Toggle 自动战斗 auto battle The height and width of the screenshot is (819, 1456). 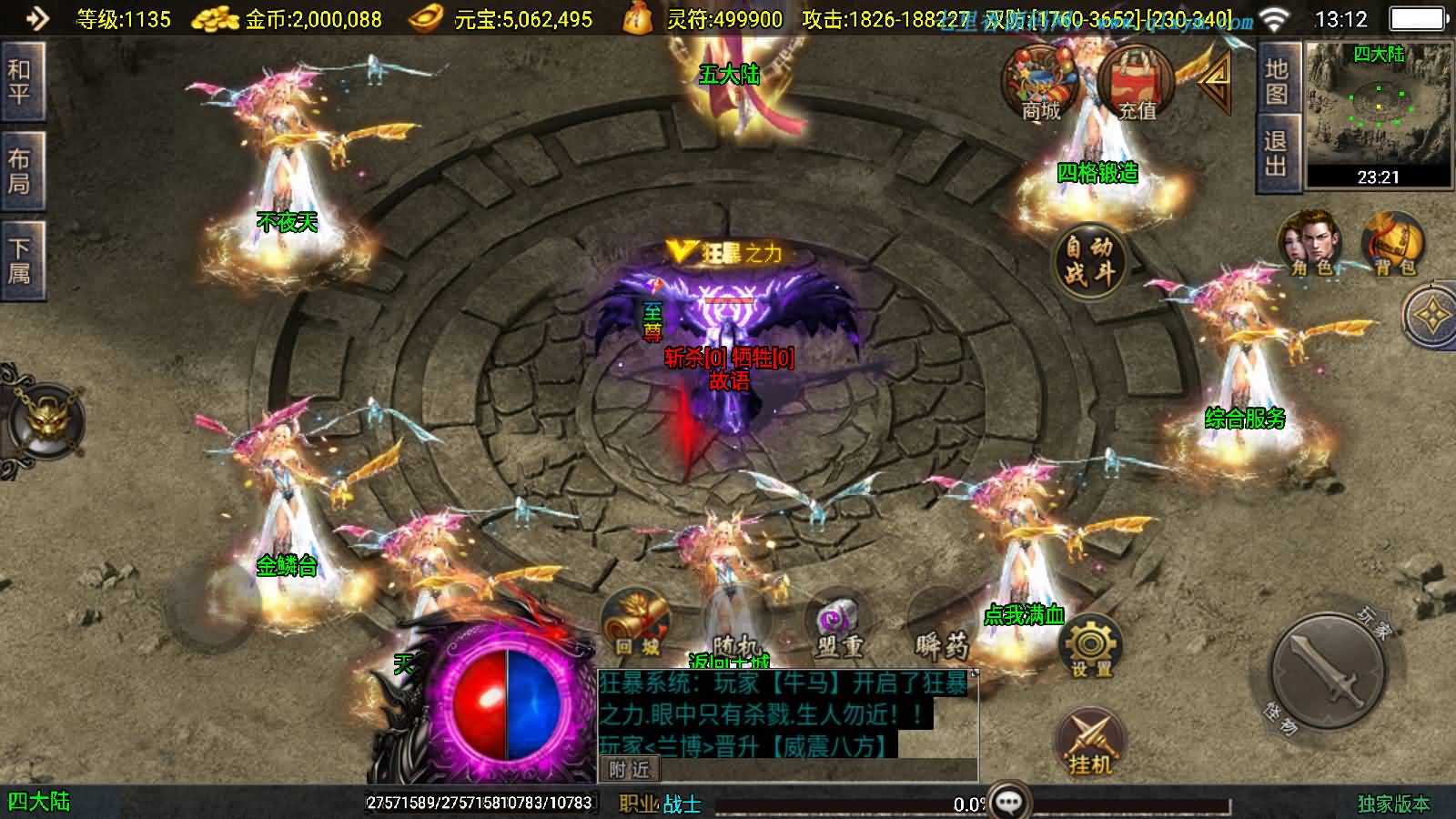click(1088, 259)
